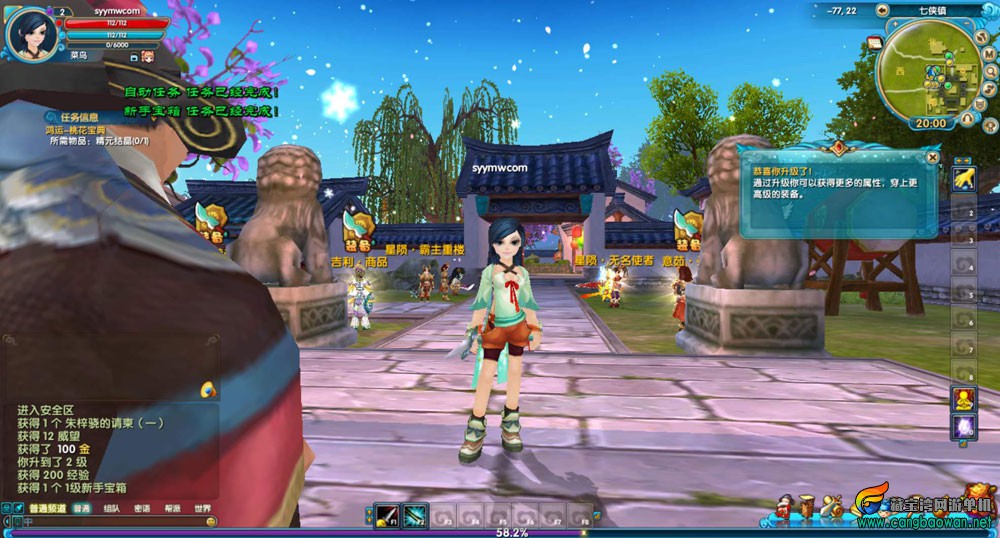Close the level-up tip popup
1000x538 pixels.
pos(932,157)
